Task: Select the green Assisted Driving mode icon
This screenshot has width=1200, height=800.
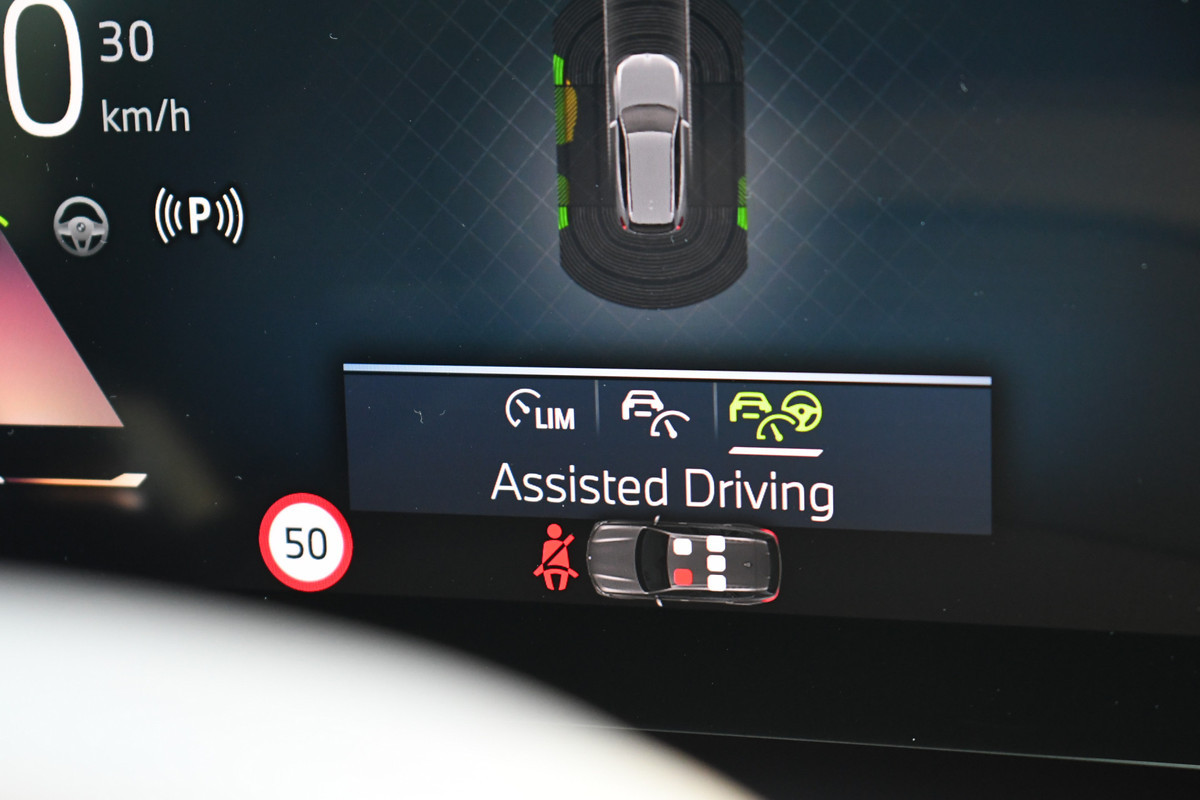Action: point(775,415)
